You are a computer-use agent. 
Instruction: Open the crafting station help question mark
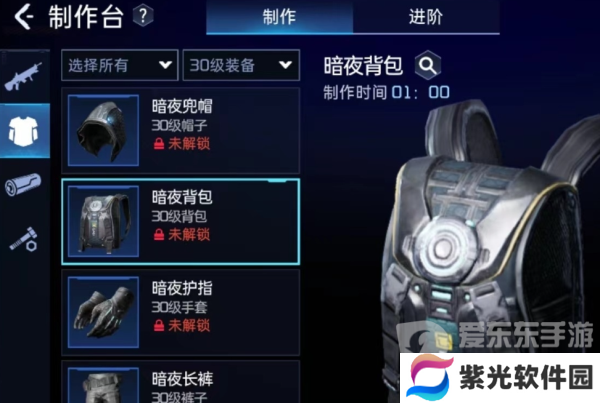point(144,16)
